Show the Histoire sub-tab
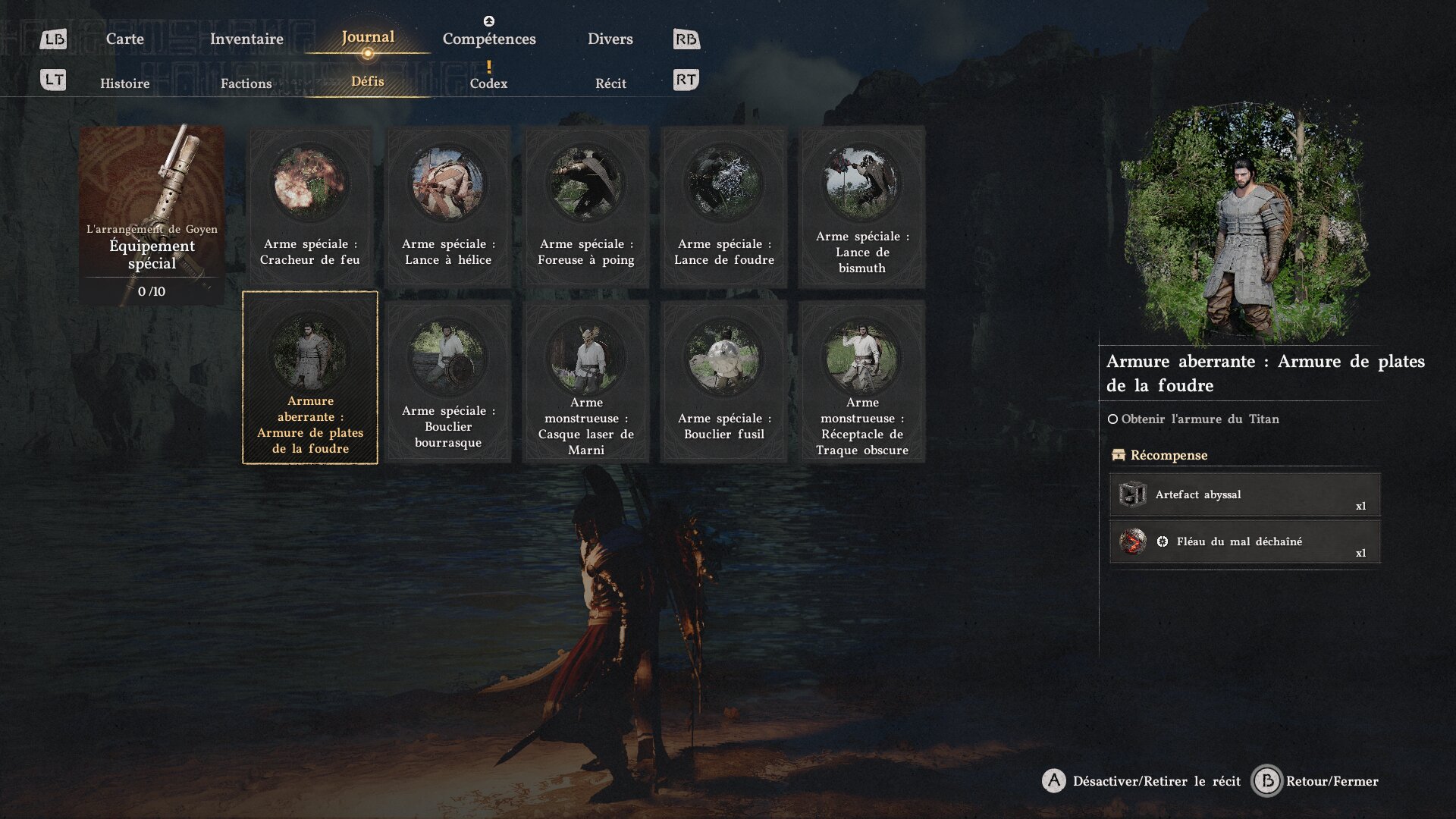This screenshot has height=819, width=1456. [124, 83]
